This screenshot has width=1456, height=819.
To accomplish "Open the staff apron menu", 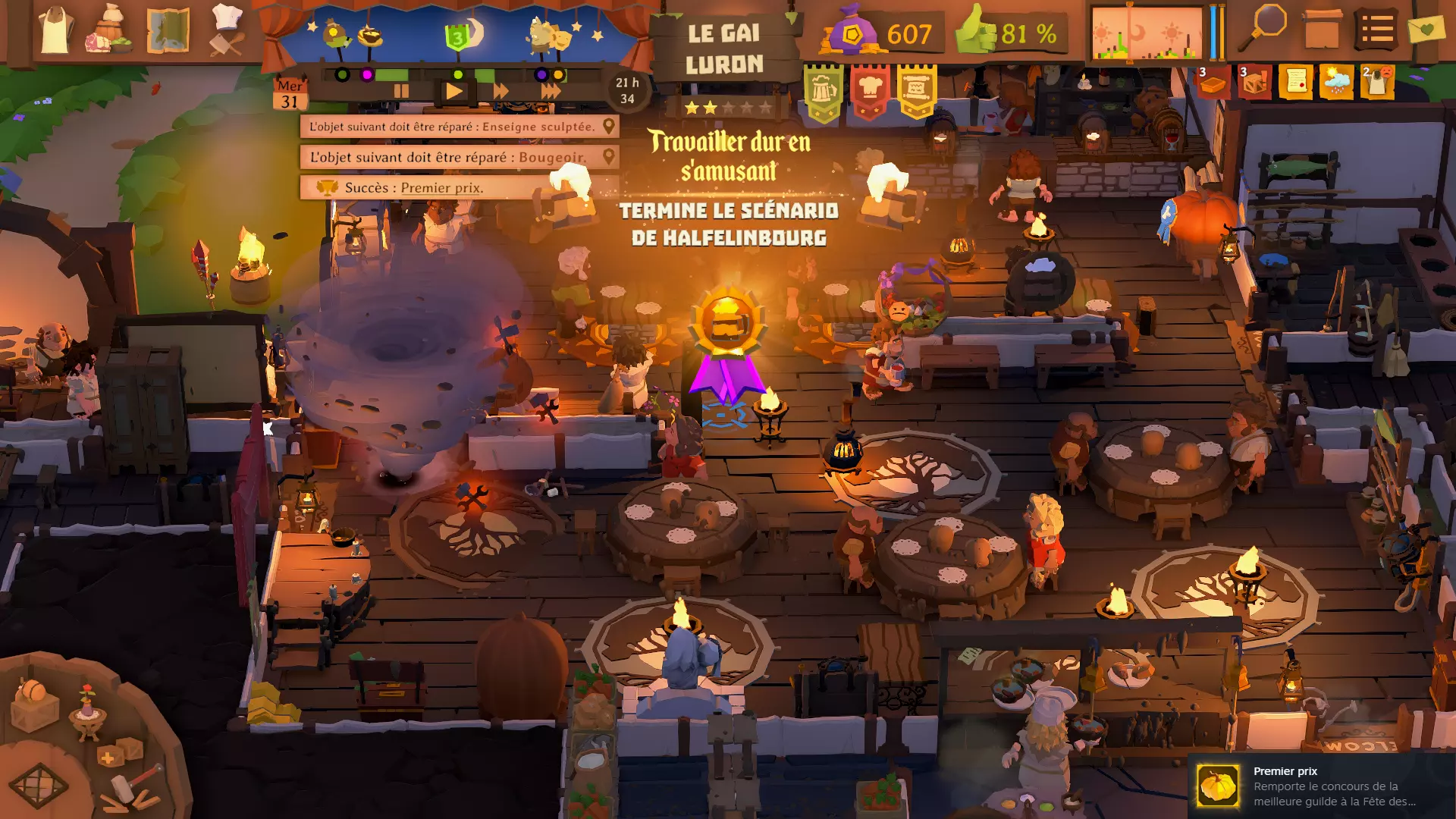I will click(x=55, y=30).
